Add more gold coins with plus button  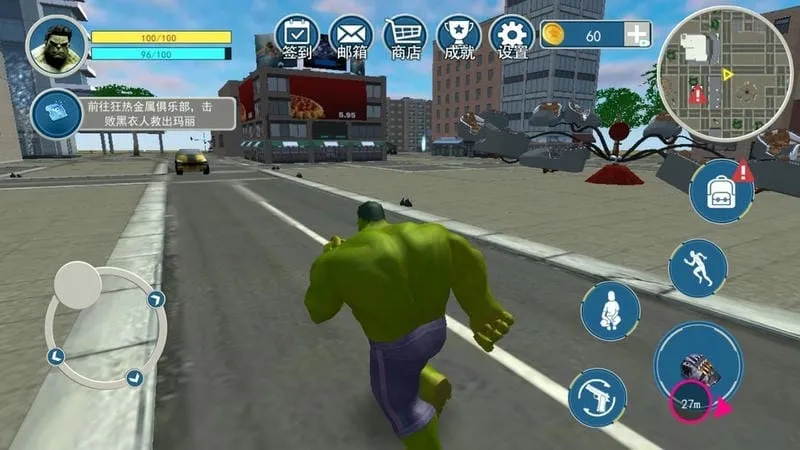(637, 35)
